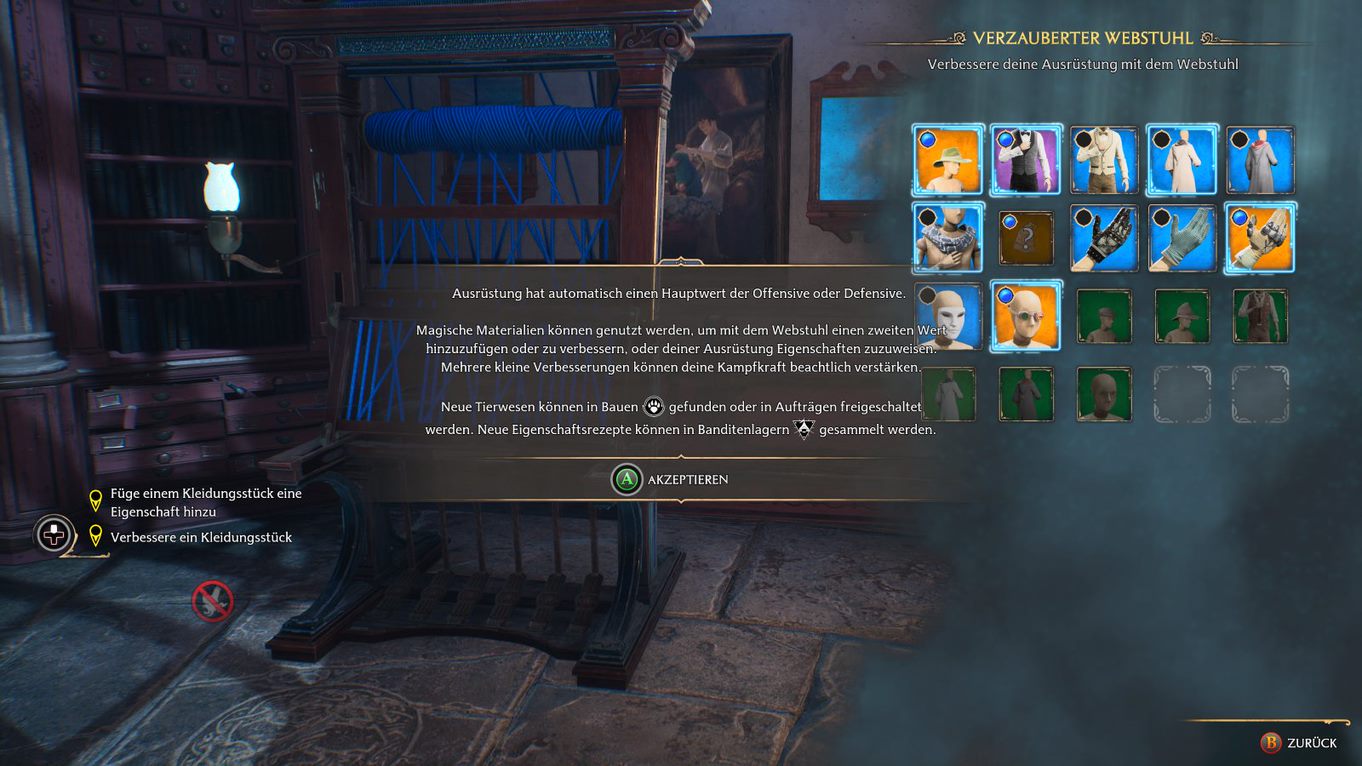Select the light knitted gloves item

click(1181, 239)
